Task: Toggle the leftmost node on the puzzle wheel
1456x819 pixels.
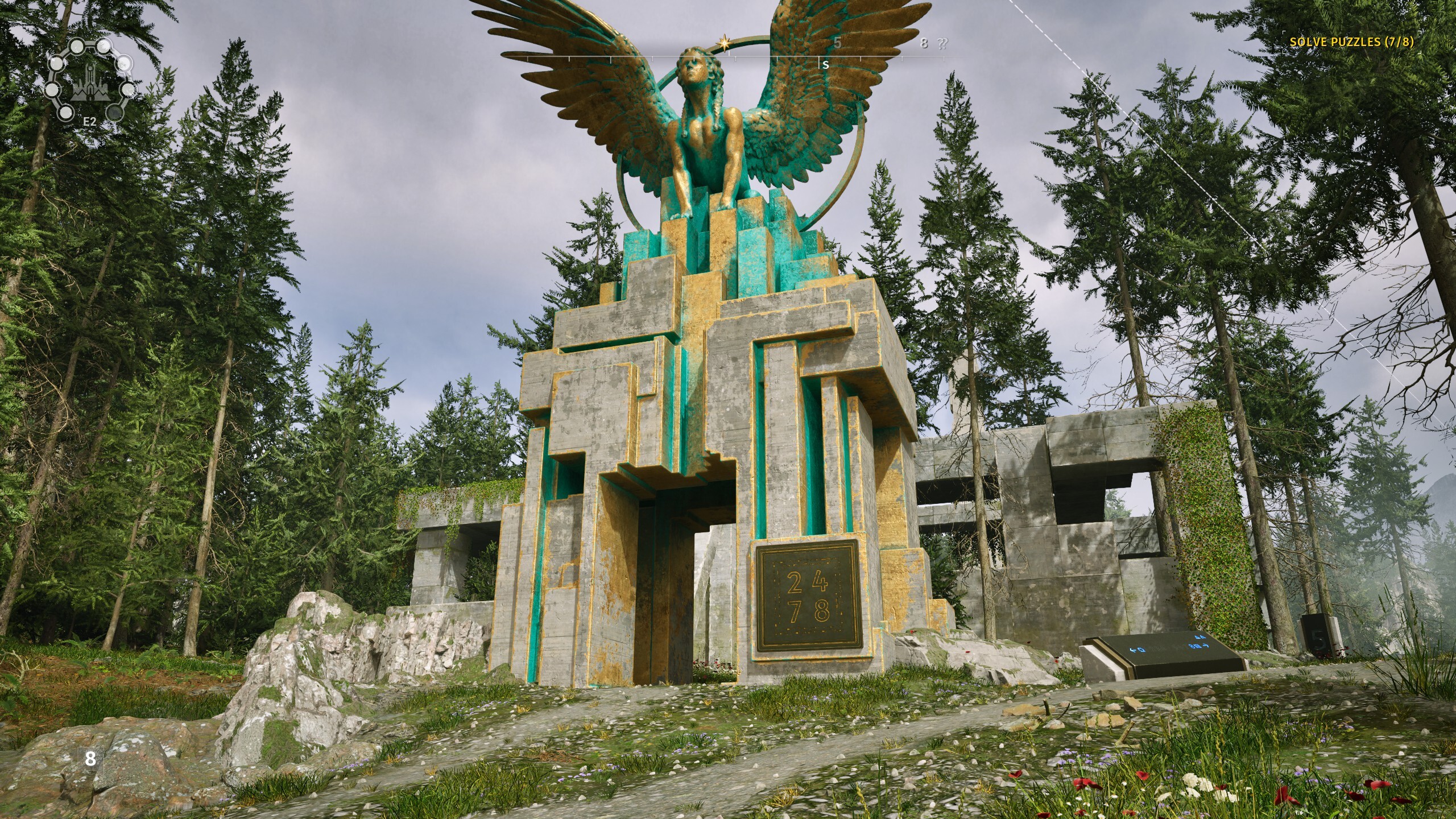Action: pyautogui.click(x=53, y=90)
